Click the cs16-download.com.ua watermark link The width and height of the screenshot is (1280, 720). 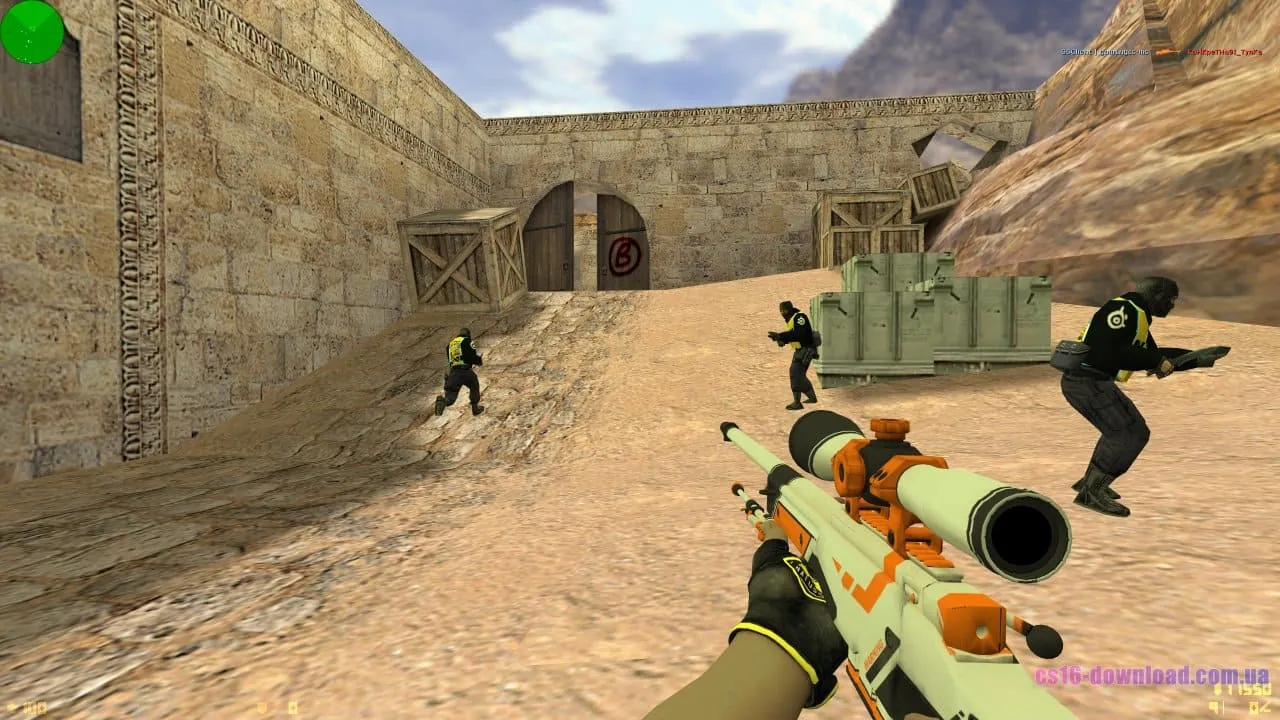1151,674
